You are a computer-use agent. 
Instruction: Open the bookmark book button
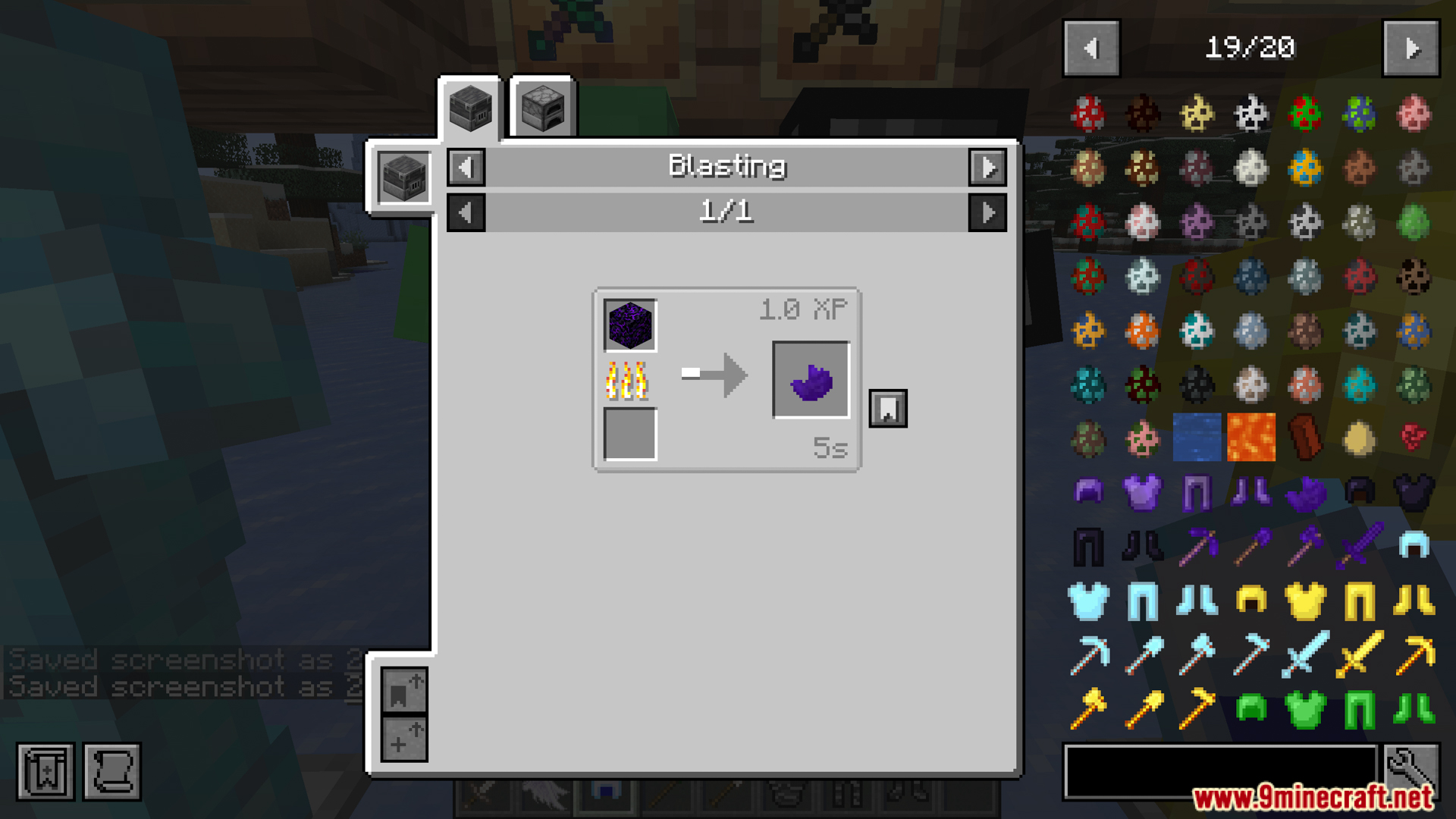click(x=45, y=772)
